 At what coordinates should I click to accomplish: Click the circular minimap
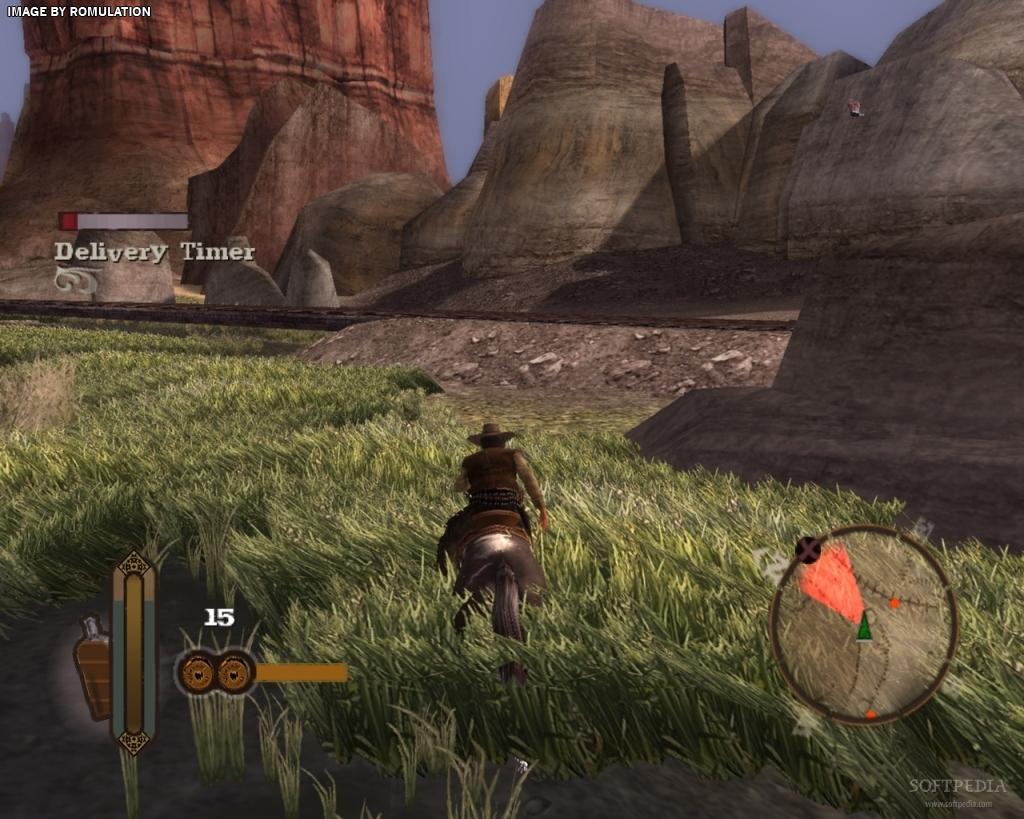[864, 624]
